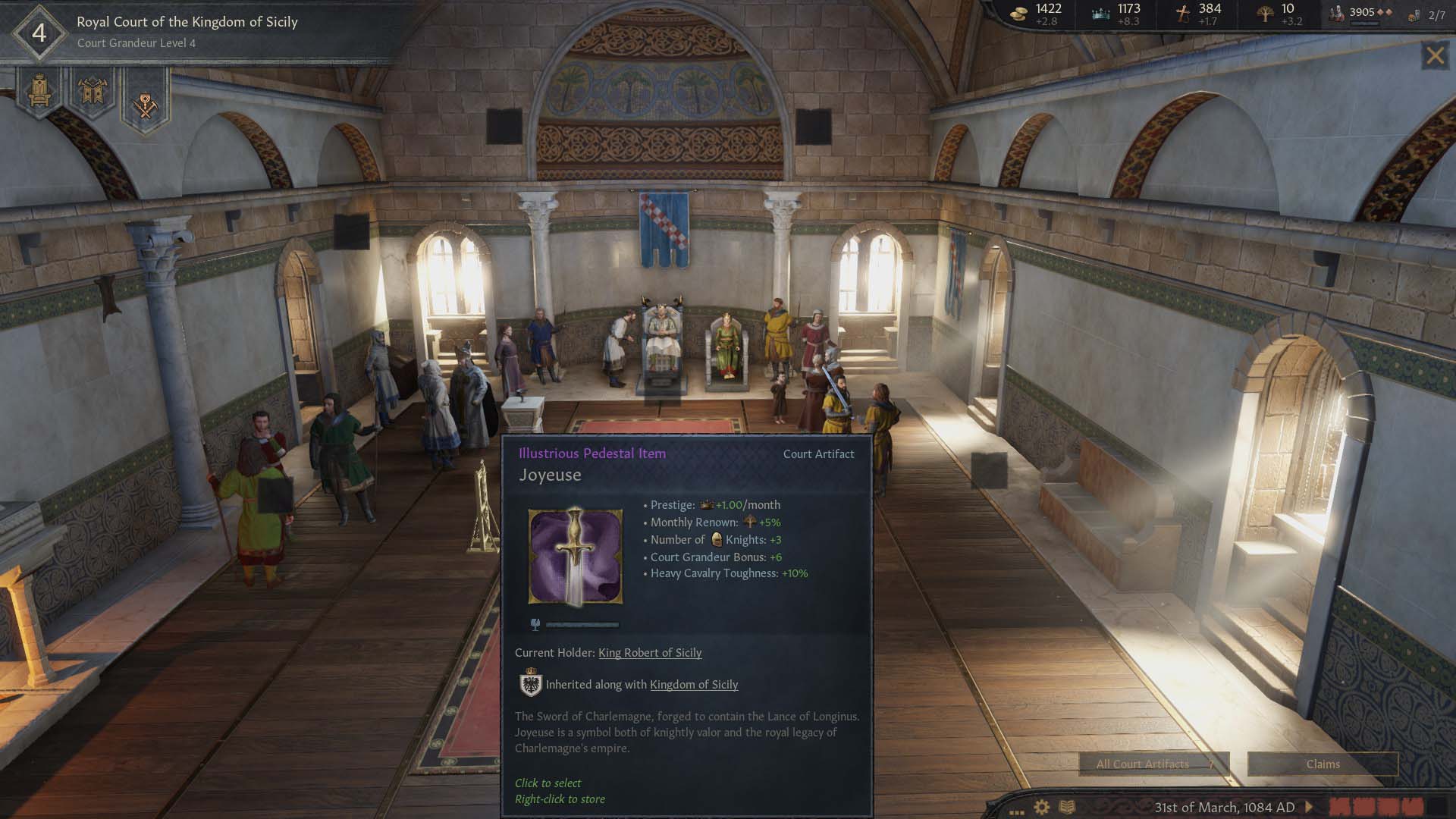The height and width of the screenshot is (819, 1456).
Task: Open the Kingdom of Sicily link
Action: pyautogui.click(x=693, y=684)
